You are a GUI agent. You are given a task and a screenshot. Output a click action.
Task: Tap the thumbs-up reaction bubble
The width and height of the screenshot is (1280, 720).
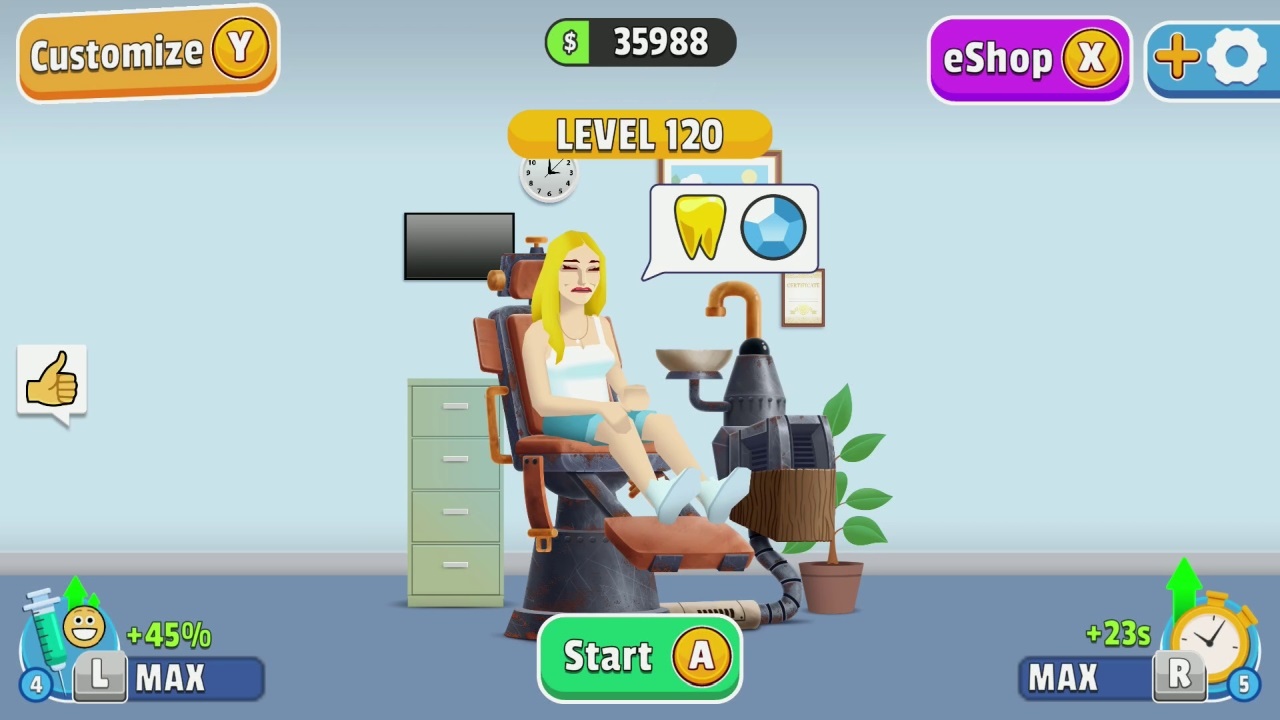[51, 378]
